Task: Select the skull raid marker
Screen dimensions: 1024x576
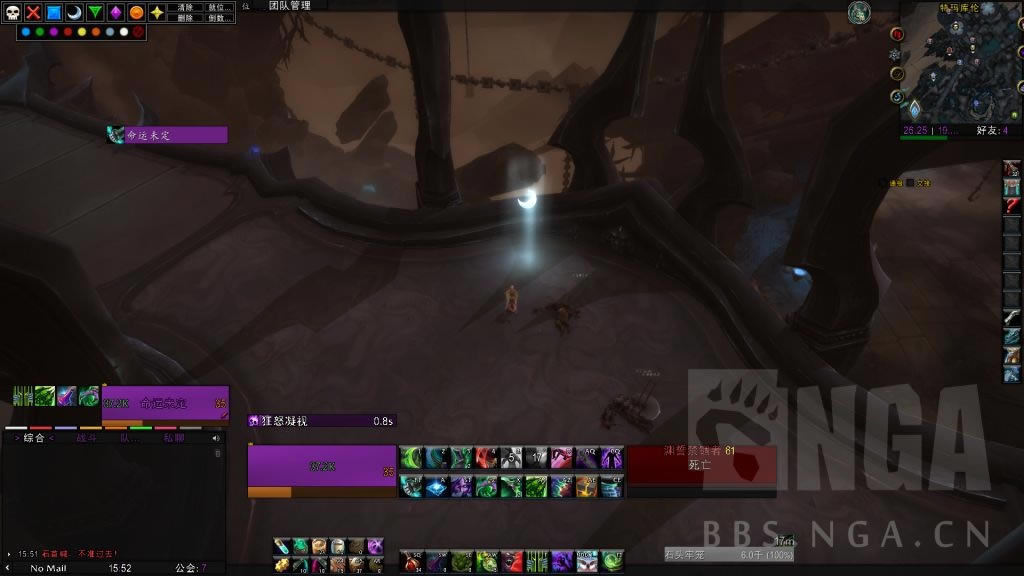Action: pos(12,12)
